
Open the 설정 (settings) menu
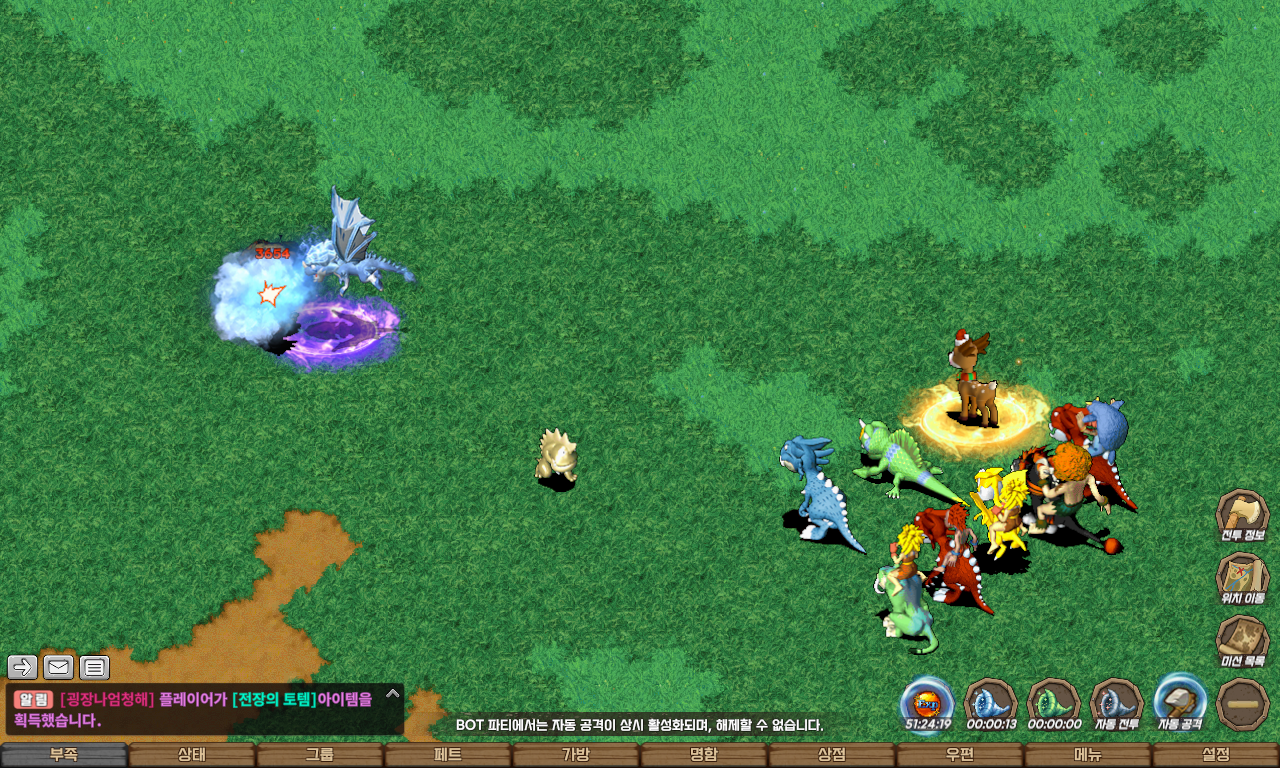[1216, 755]
